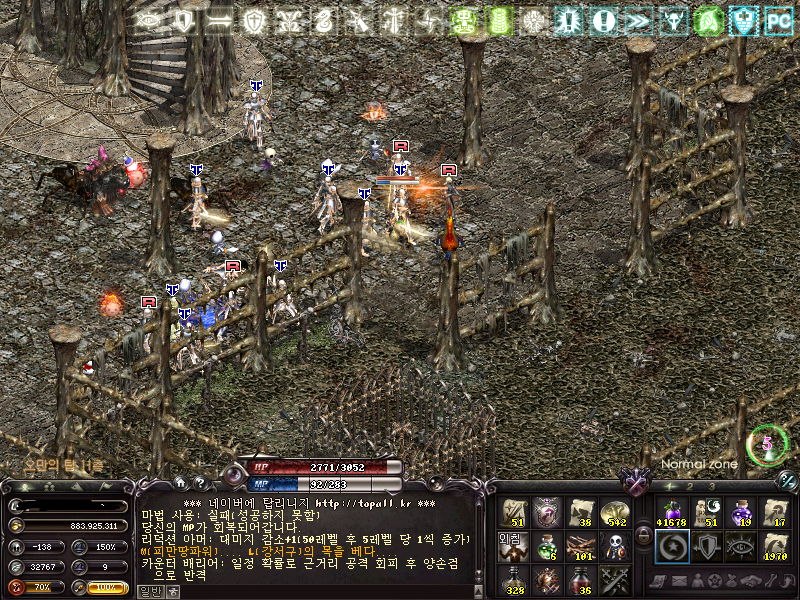
Task: Select the 일반 chat tab
Action: pos(148,592)
